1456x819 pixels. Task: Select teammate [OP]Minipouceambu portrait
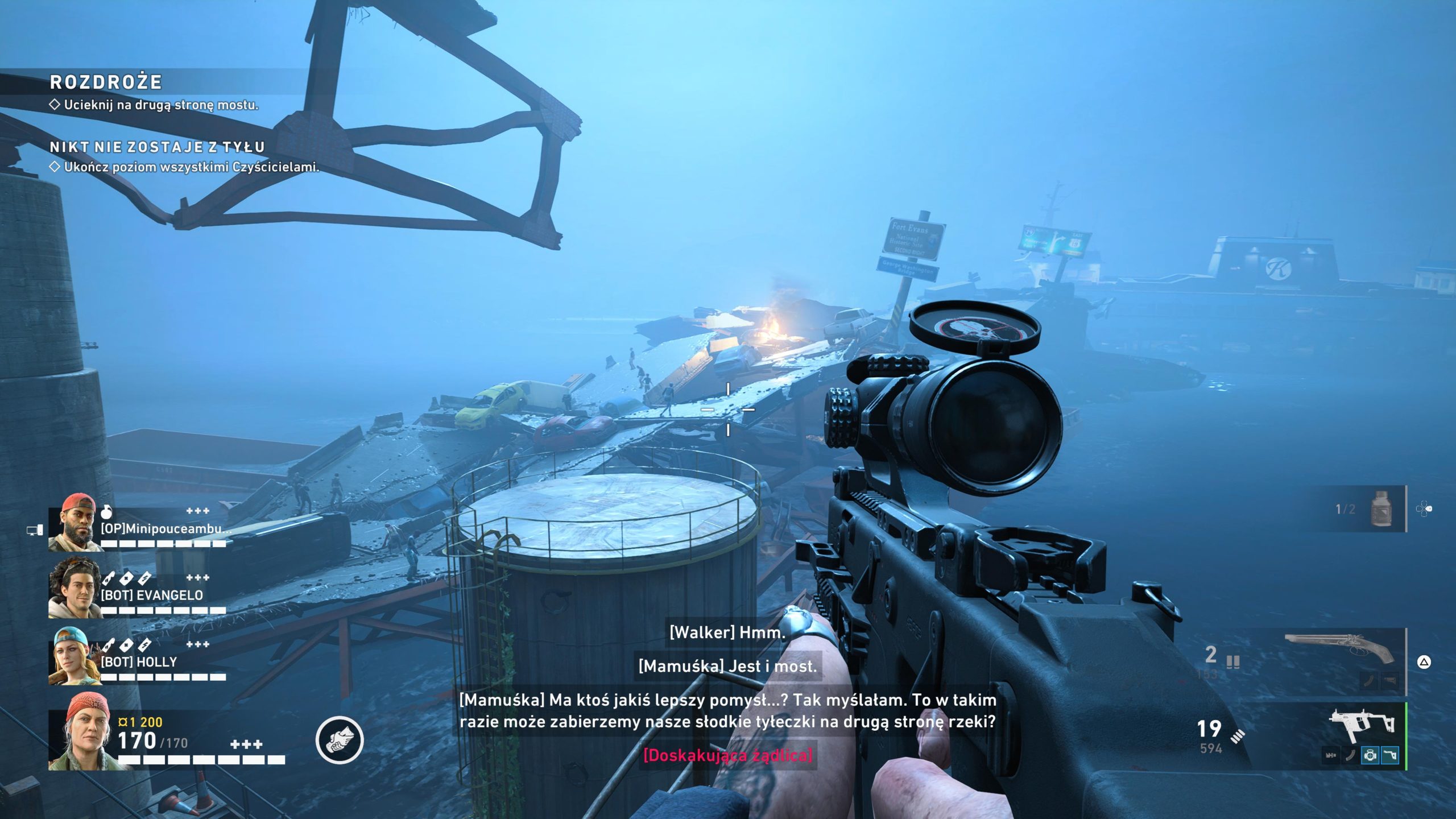(x=73, y=524)
